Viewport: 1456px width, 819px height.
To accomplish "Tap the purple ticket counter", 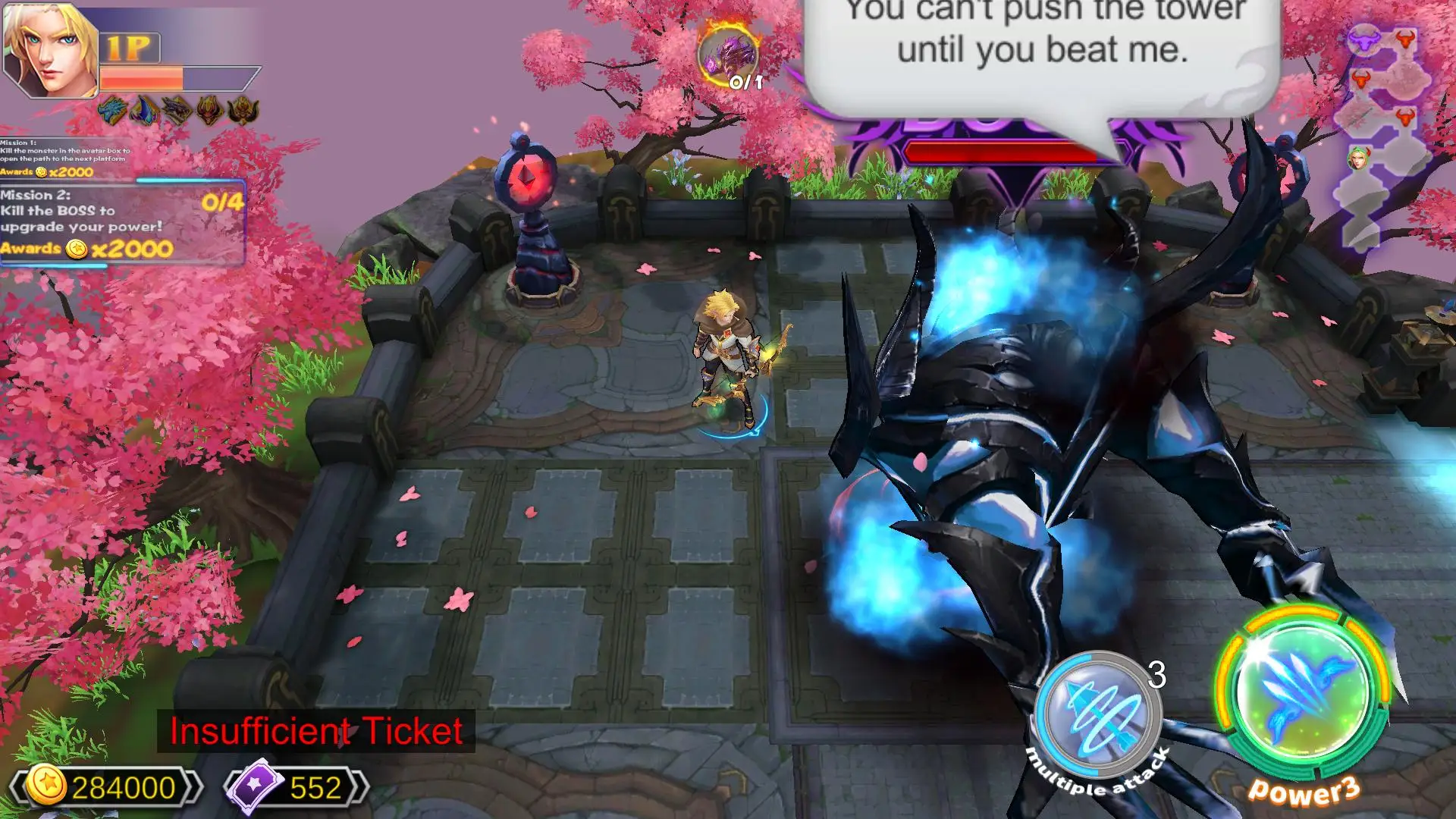I will pyautogui.click(x=297, y=787).
